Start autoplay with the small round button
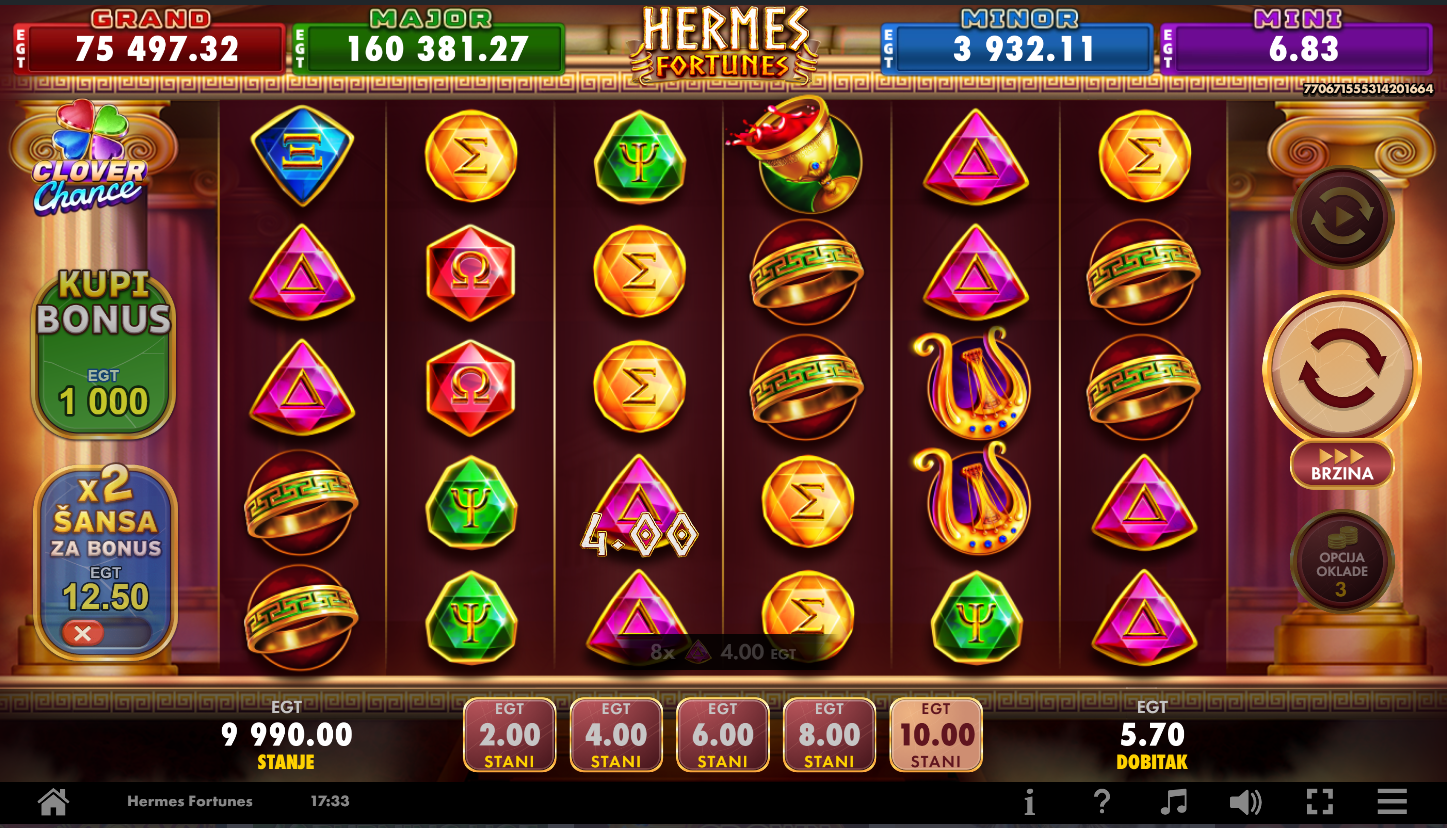1447x828 pixels. click(1341, 217)
